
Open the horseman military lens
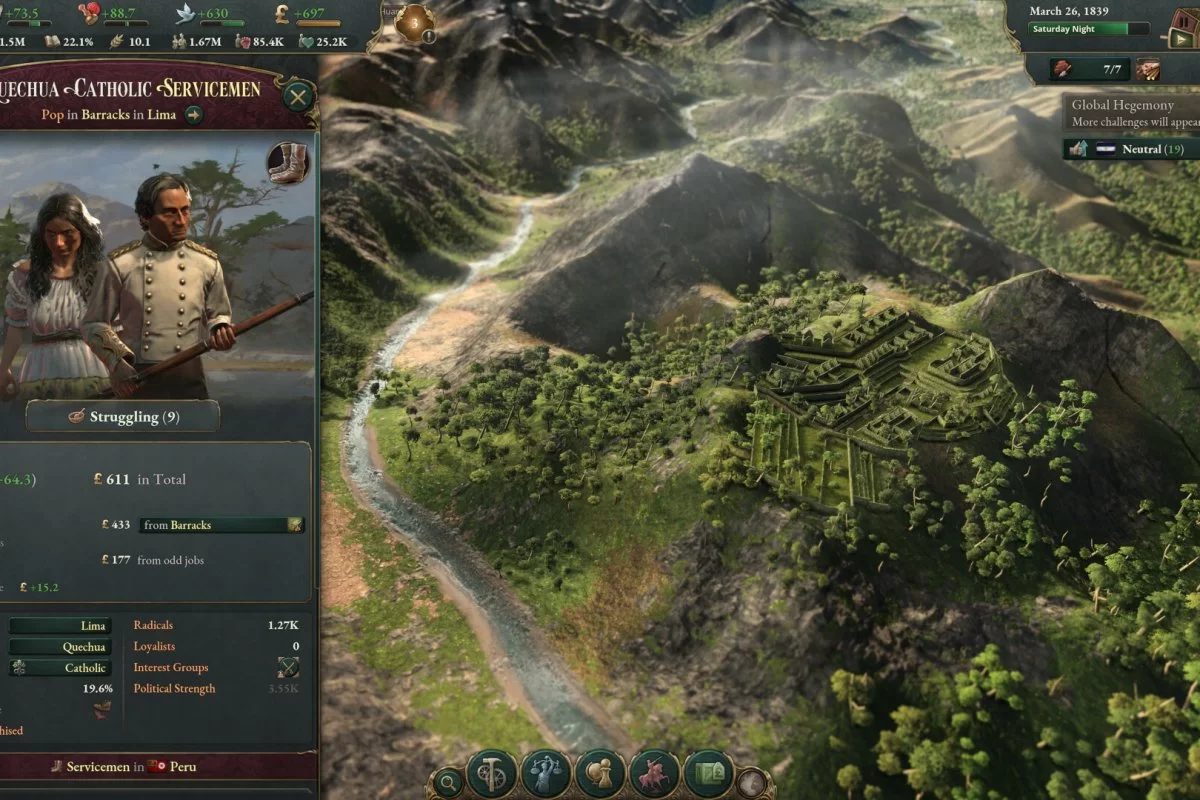(x=654, y=774)
